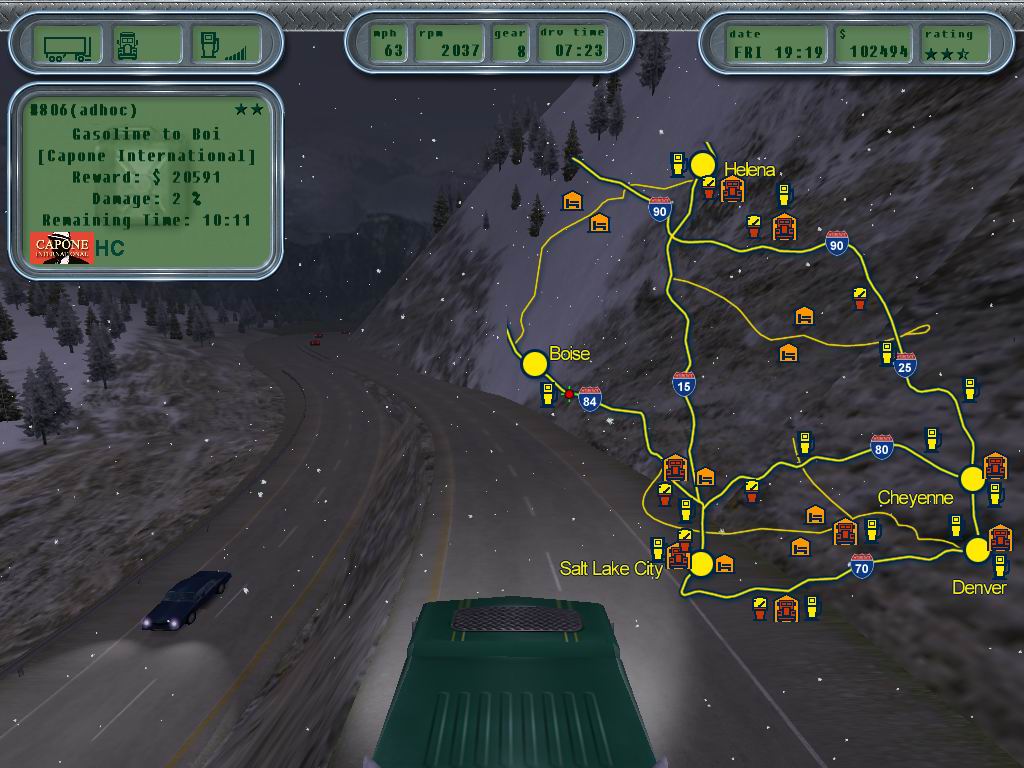The height and width of the screenshot is (768, 1024).
Task: Click the Interstate 84 shield on the map
Action: pos(590,400)
